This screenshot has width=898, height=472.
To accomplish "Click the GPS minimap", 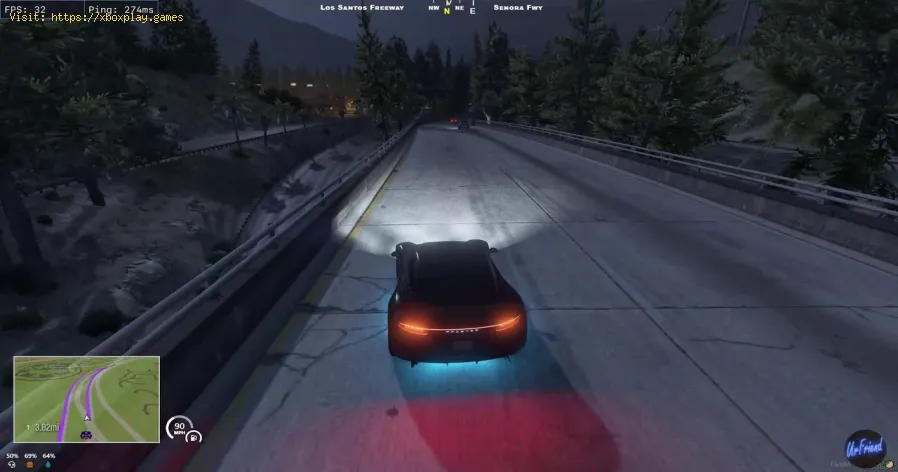I will [86, 400].
